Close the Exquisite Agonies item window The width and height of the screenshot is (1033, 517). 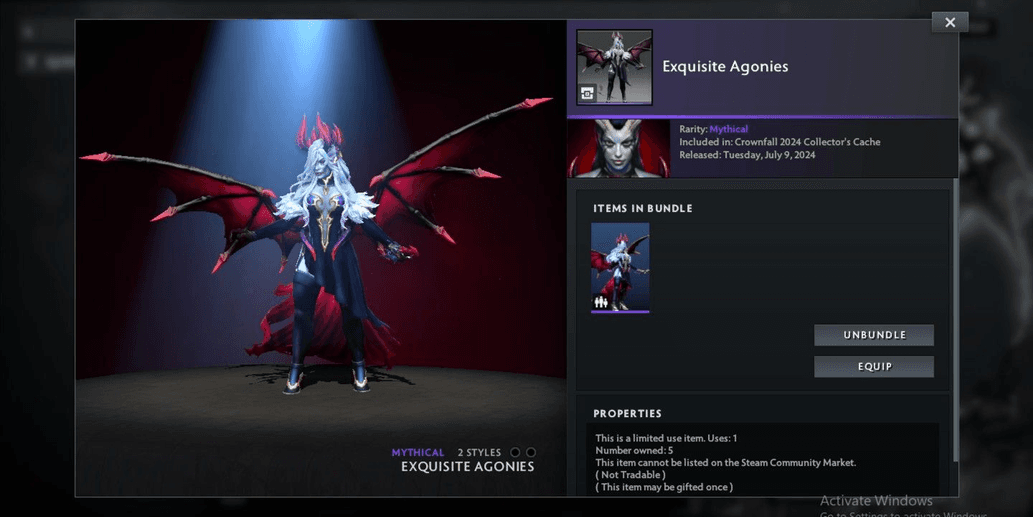[x=949, y=22]
